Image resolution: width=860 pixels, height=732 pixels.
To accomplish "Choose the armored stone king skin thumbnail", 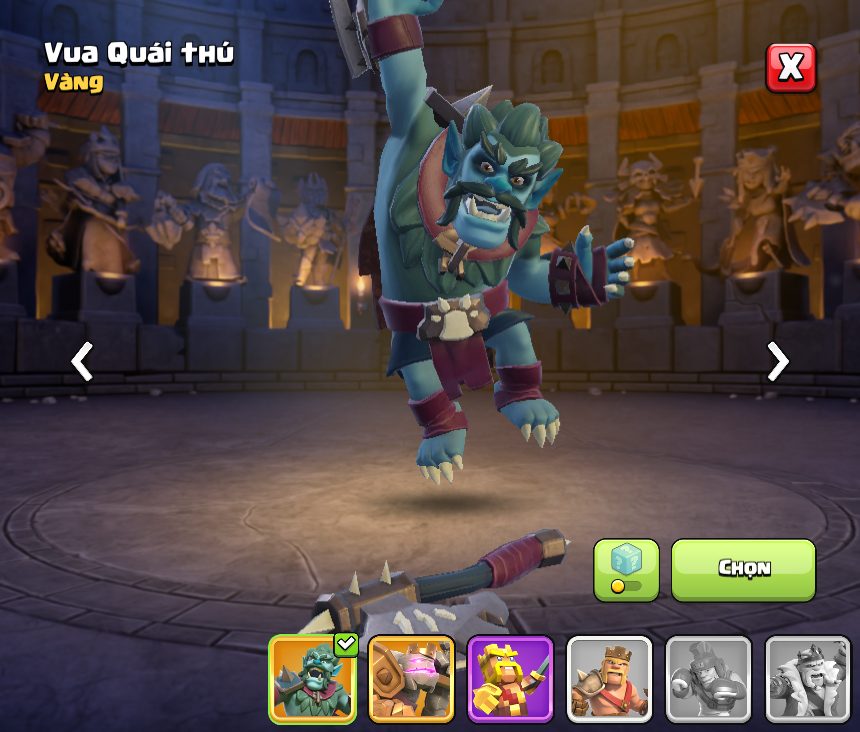I will [411, 679].
